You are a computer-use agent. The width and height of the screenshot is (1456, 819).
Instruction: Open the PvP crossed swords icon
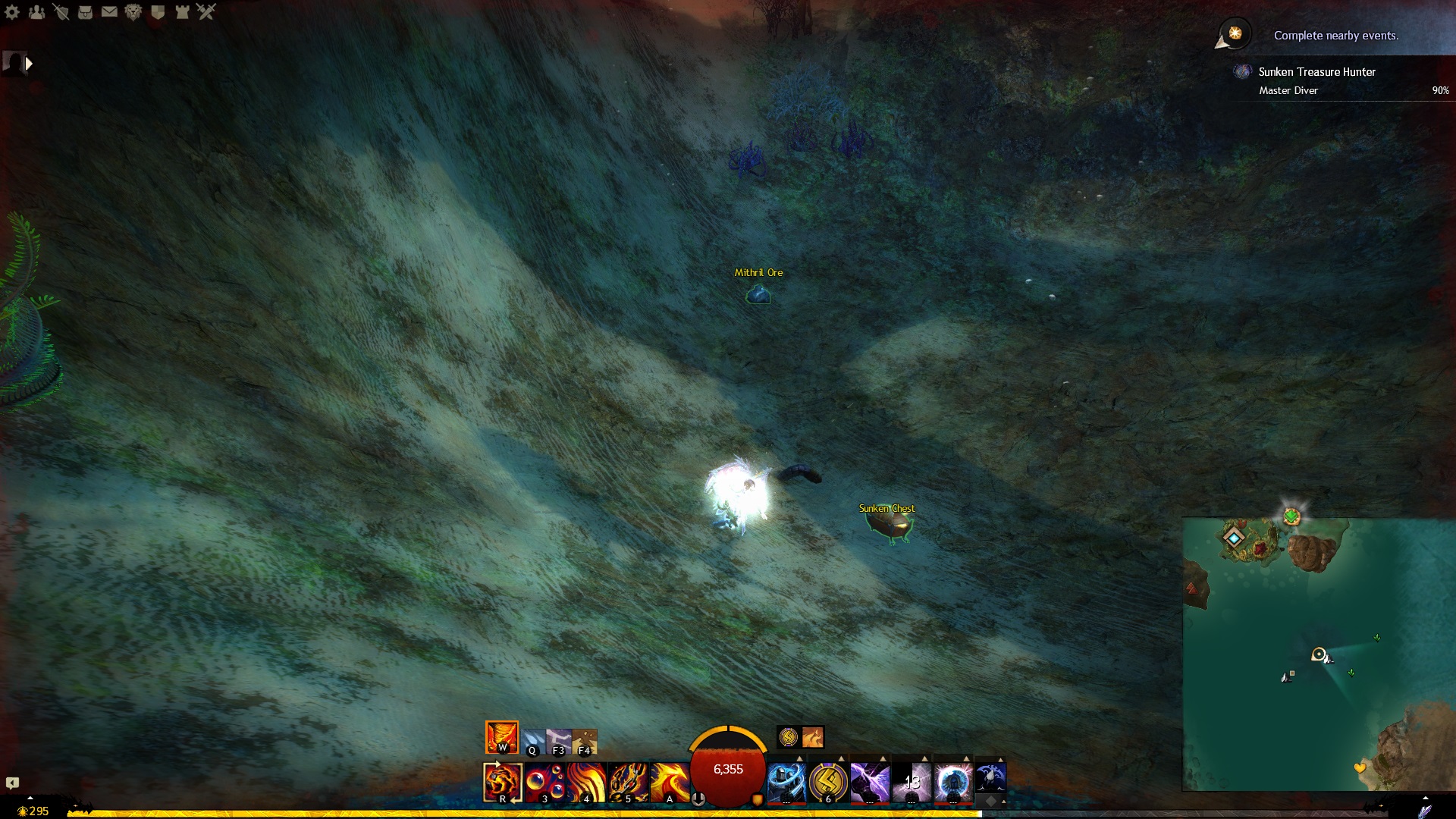tap(206, 11)
